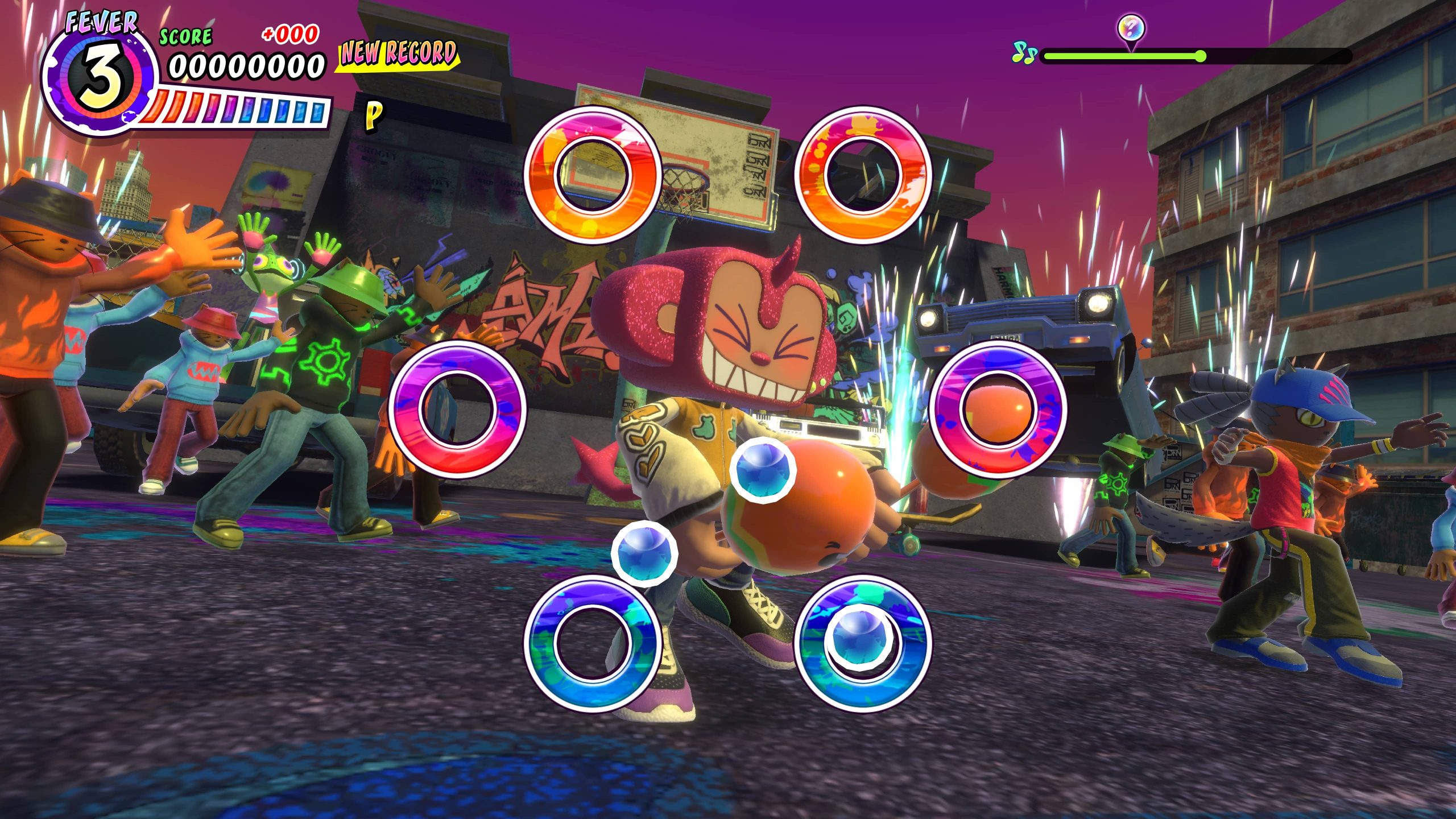1456x819 pixels.
Task: Click the question-mark bubble on the song progress bar
Action: click(1131, 27)
